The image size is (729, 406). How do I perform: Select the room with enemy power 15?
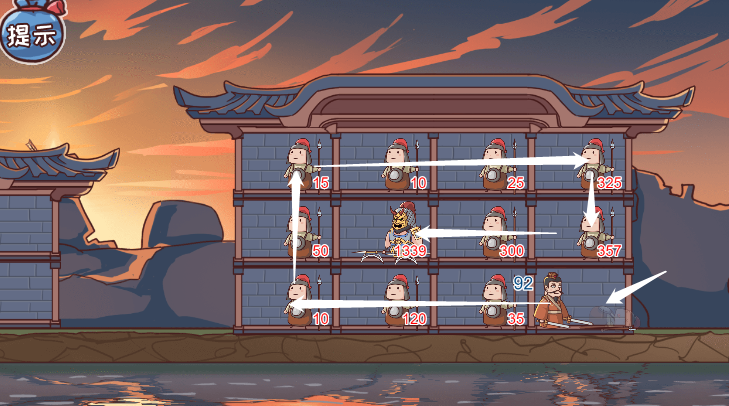tap(300, 165)
